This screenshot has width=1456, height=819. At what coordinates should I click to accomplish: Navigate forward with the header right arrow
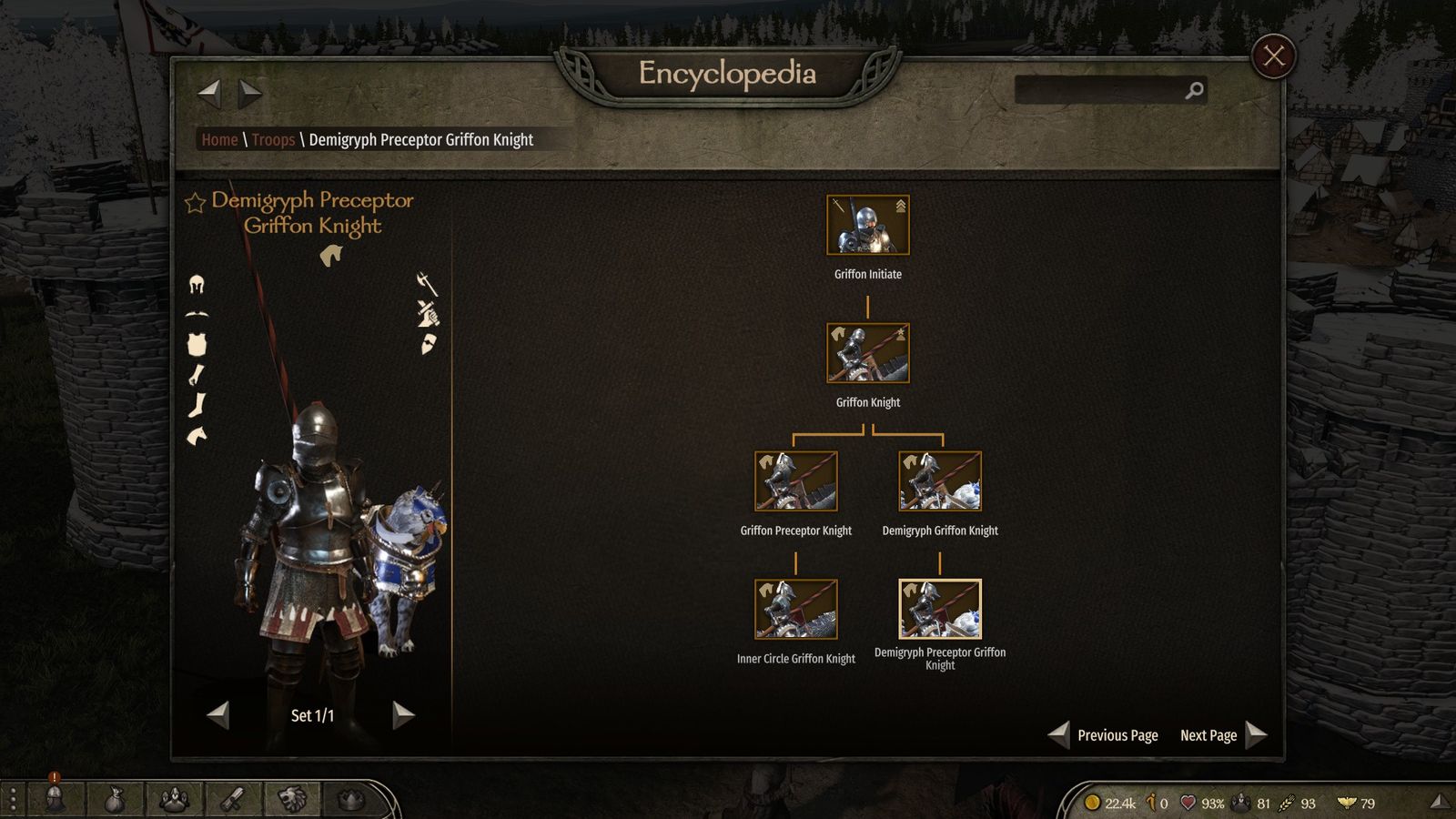(250, 92)
